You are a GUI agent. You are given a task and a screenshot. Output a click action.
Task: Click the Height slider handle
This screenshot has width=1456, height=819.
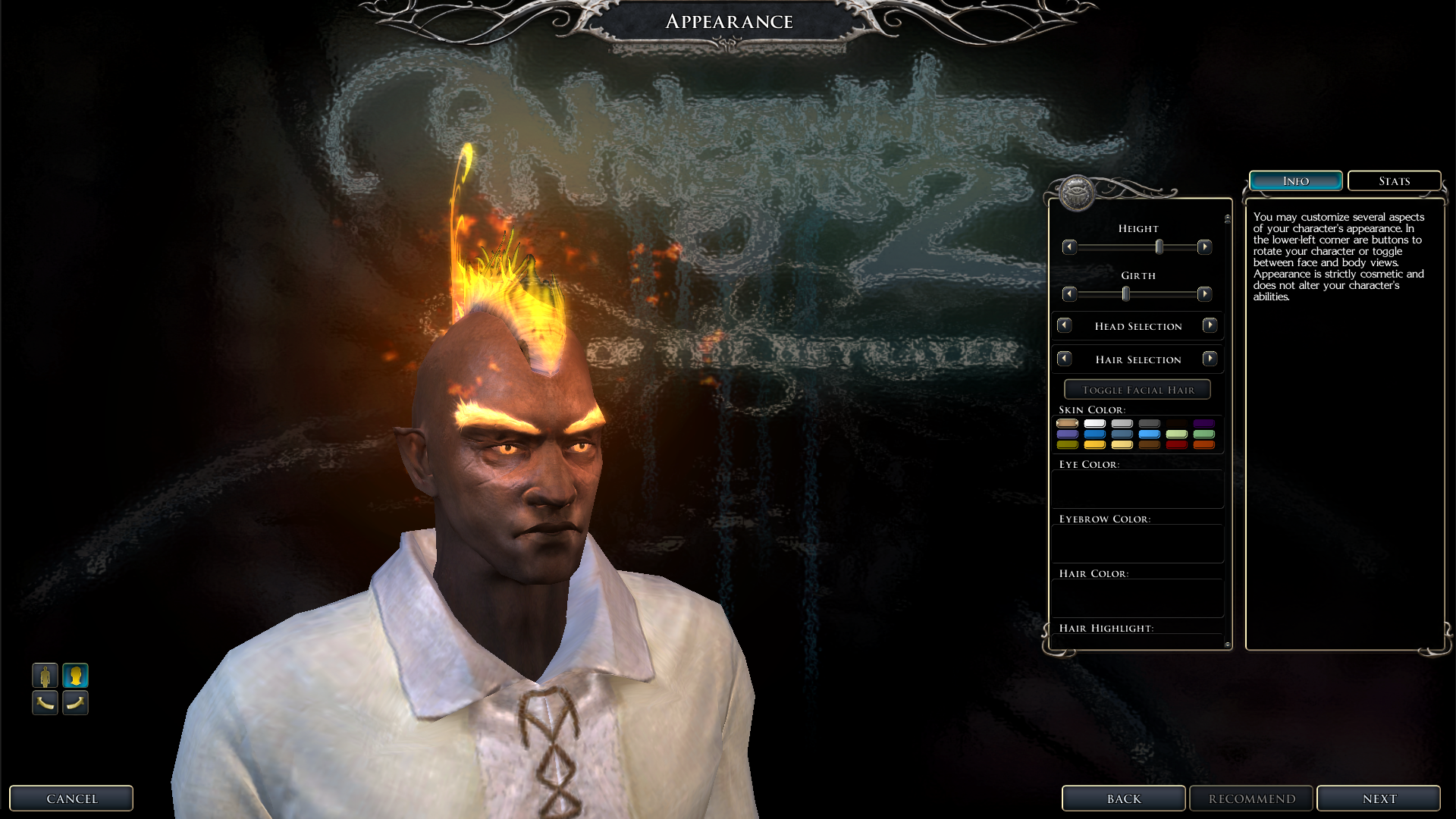click(x=1159, y=247)
